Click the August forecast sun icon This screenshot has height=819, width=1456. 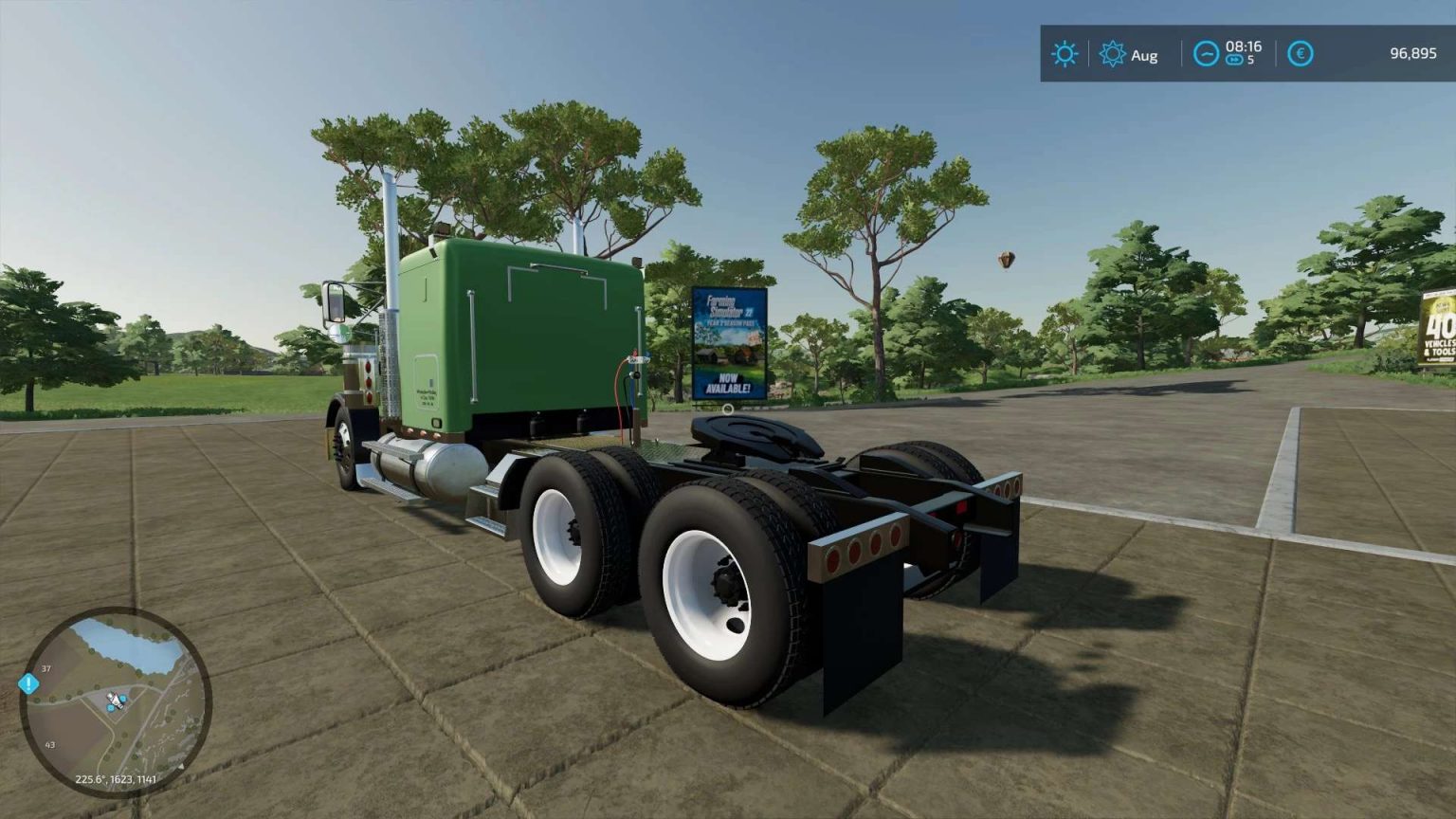pos(1112,54)
